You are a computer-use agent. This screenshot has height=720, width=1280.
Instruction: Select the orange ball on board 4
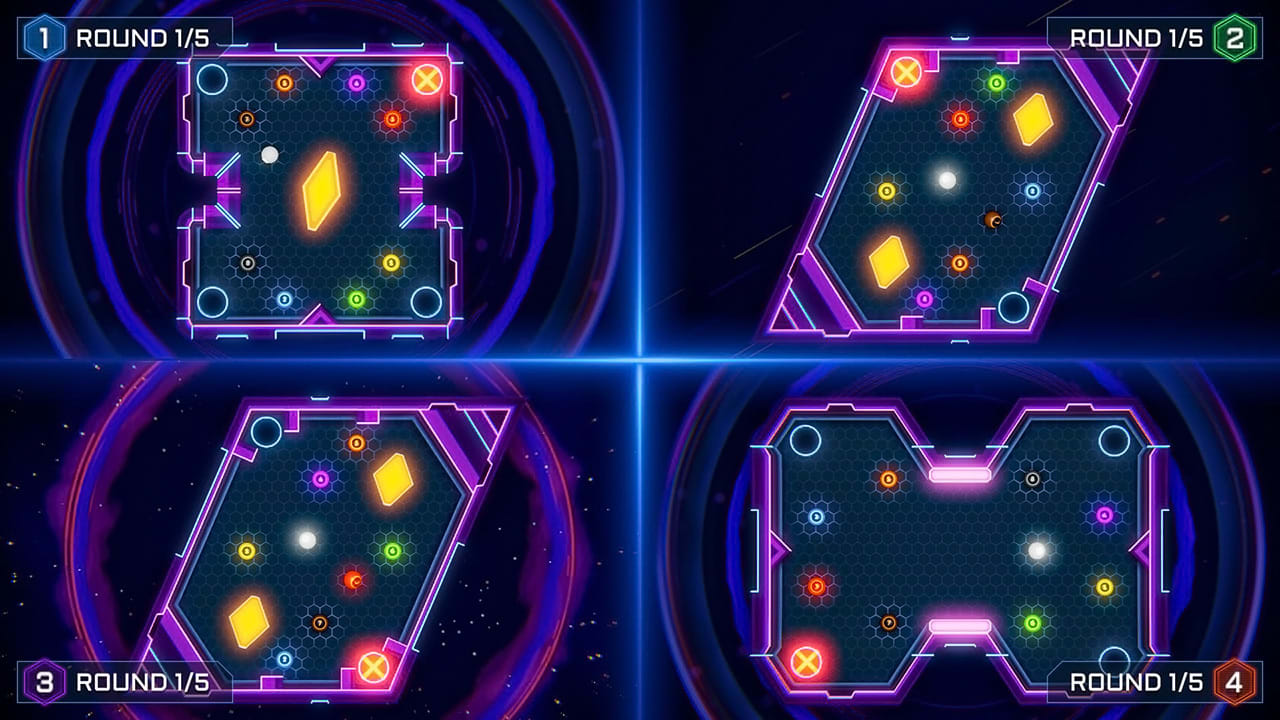coord(887,480)
